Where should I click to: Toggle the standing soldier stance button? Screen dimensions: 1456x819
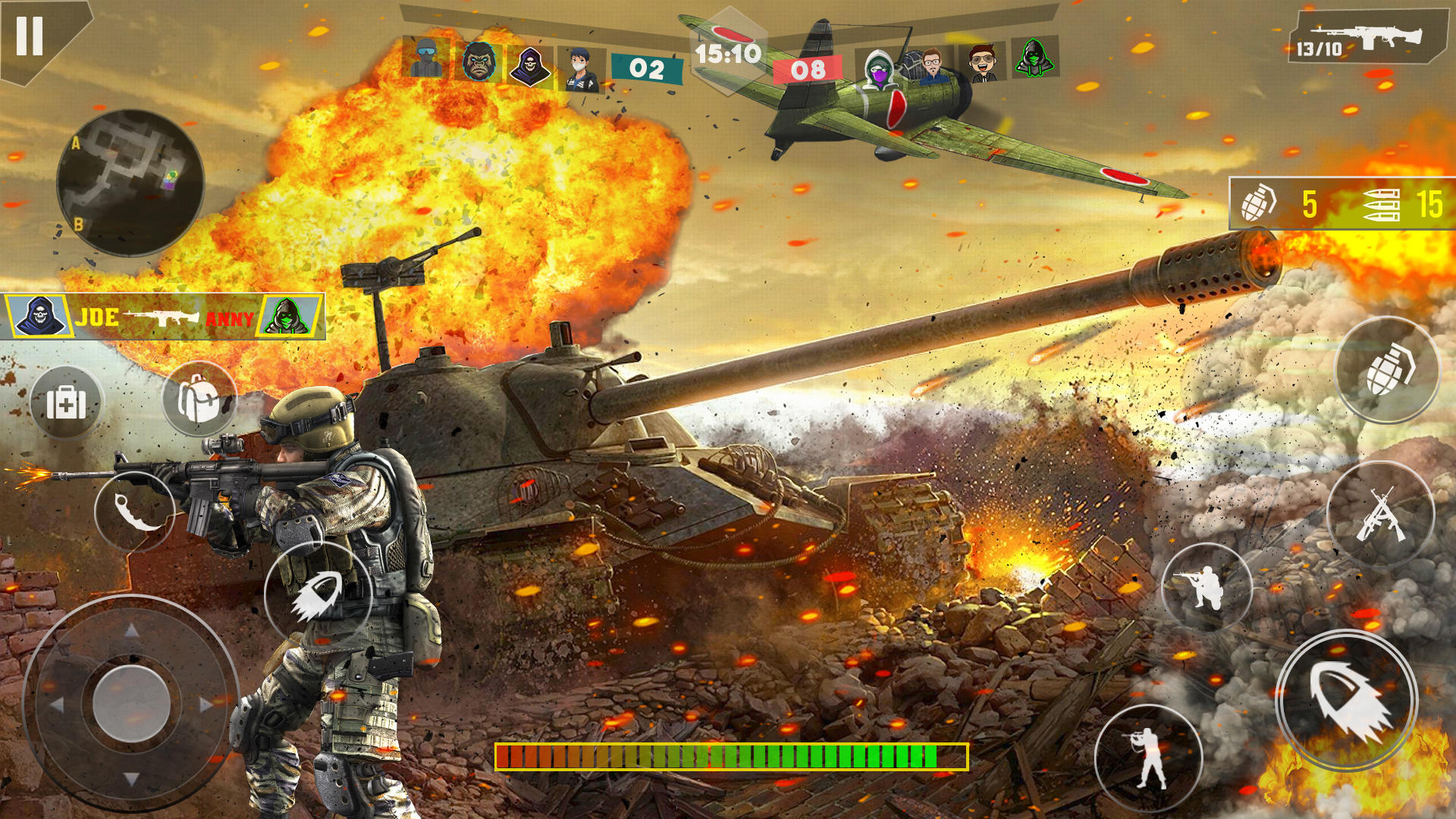tap(1149, 758)
